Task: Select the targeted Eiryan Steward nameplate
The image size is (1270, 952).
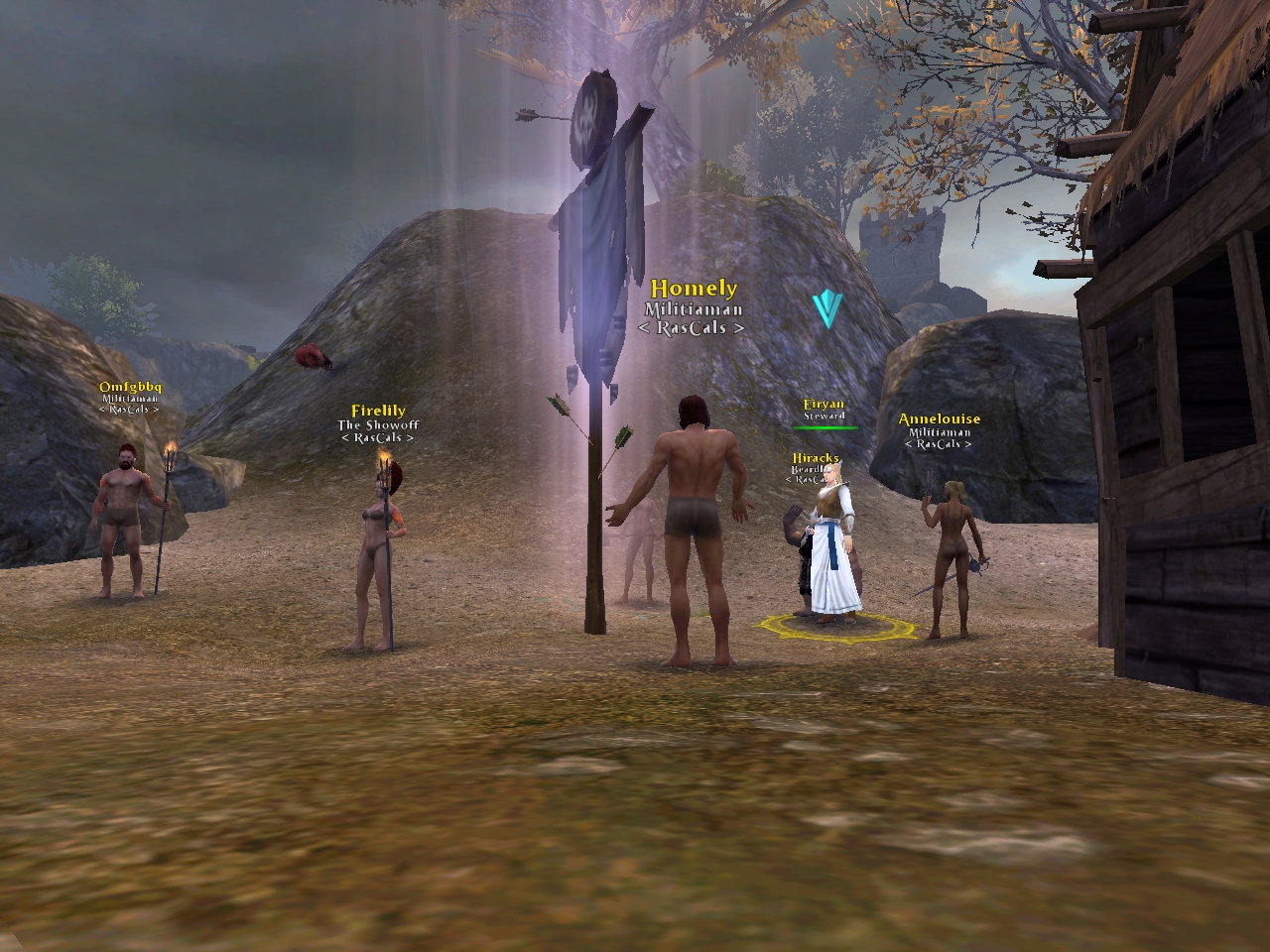Action: point(824,405)
